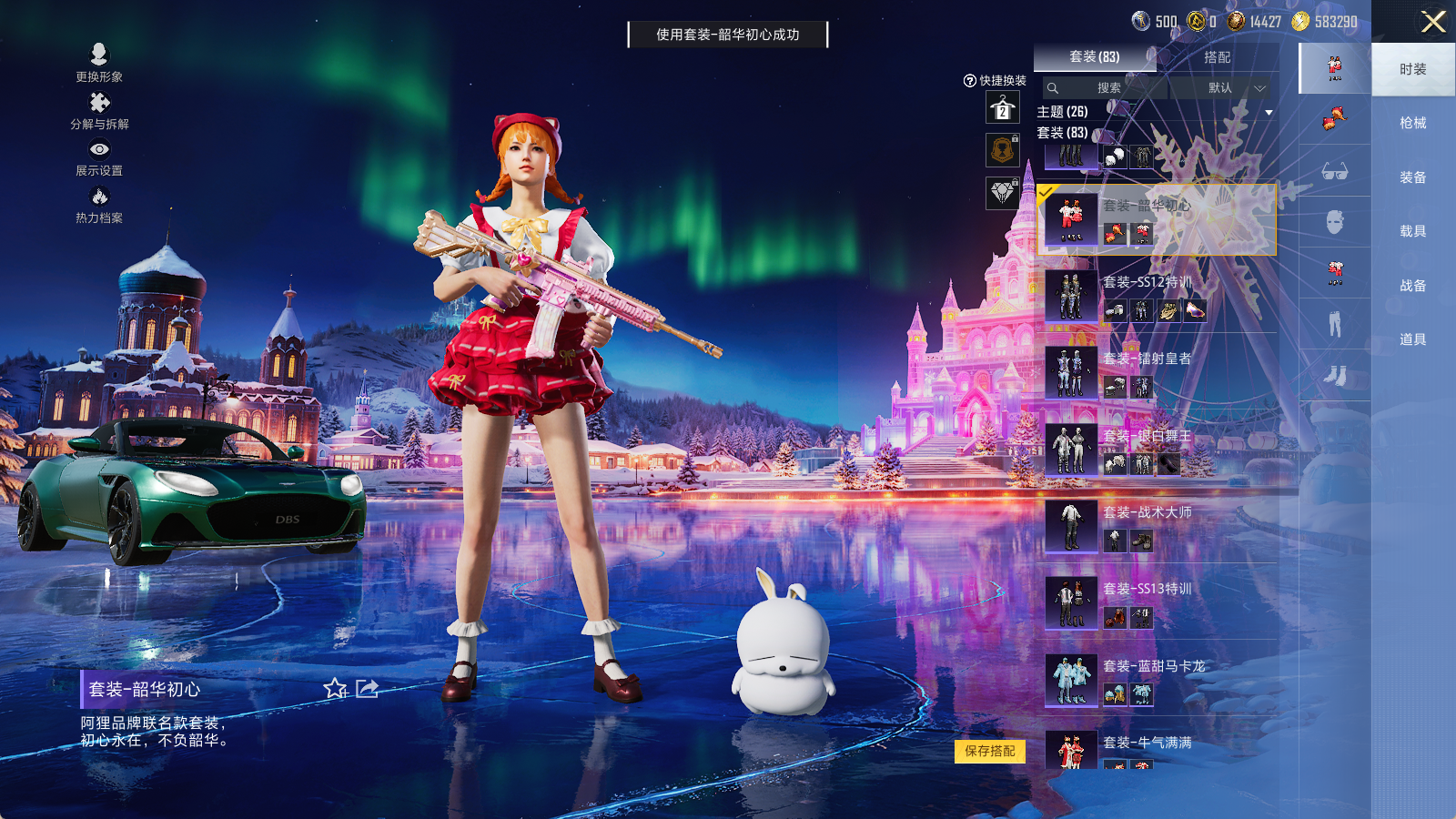Share the outfit via arrow icon
Screen dimensions: 1456x819
pyautogui.click(x=367, y=689)
